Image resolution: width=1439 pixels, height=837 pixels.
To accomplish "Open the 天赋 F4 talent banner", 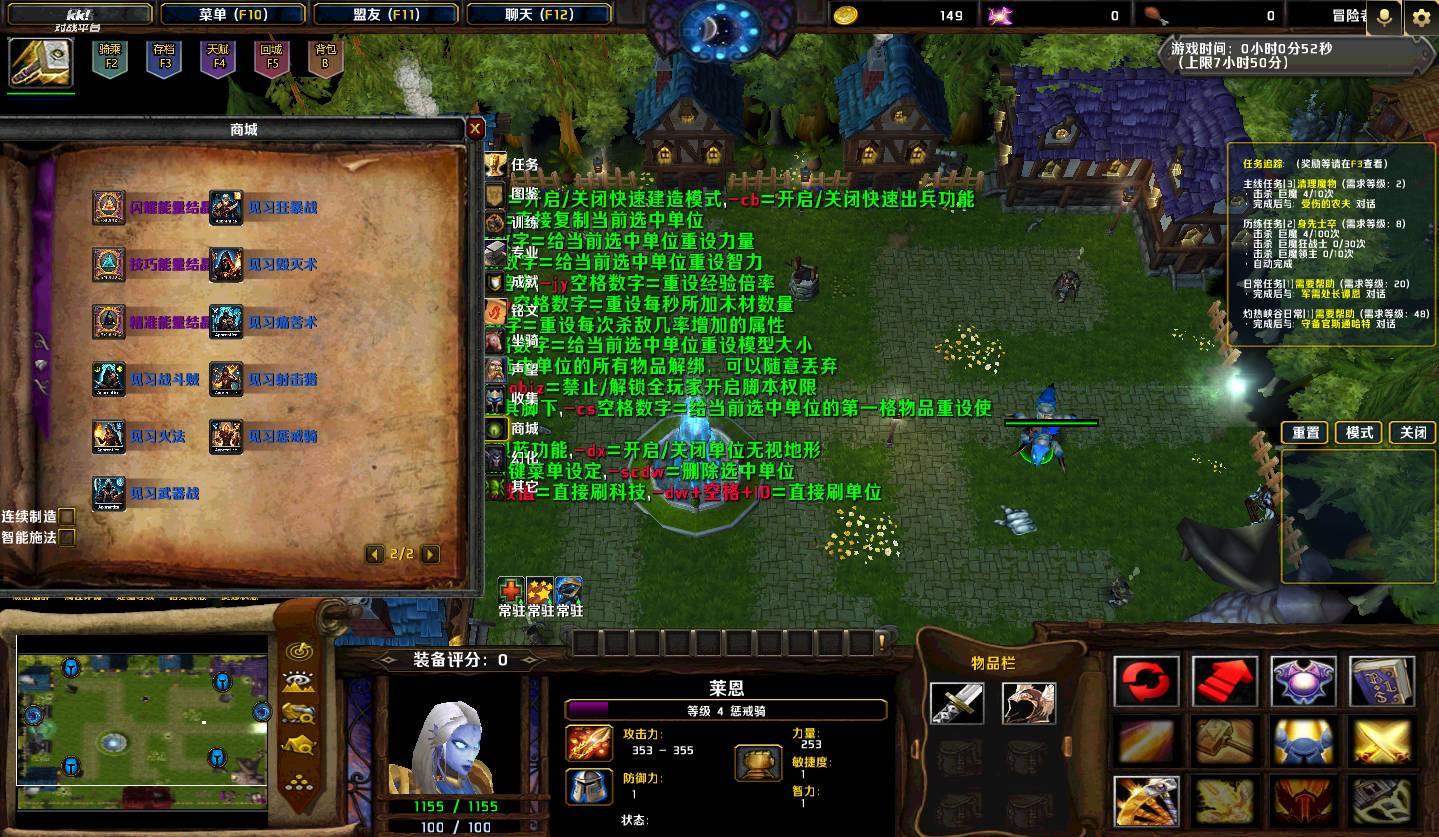I will (217, 57).
